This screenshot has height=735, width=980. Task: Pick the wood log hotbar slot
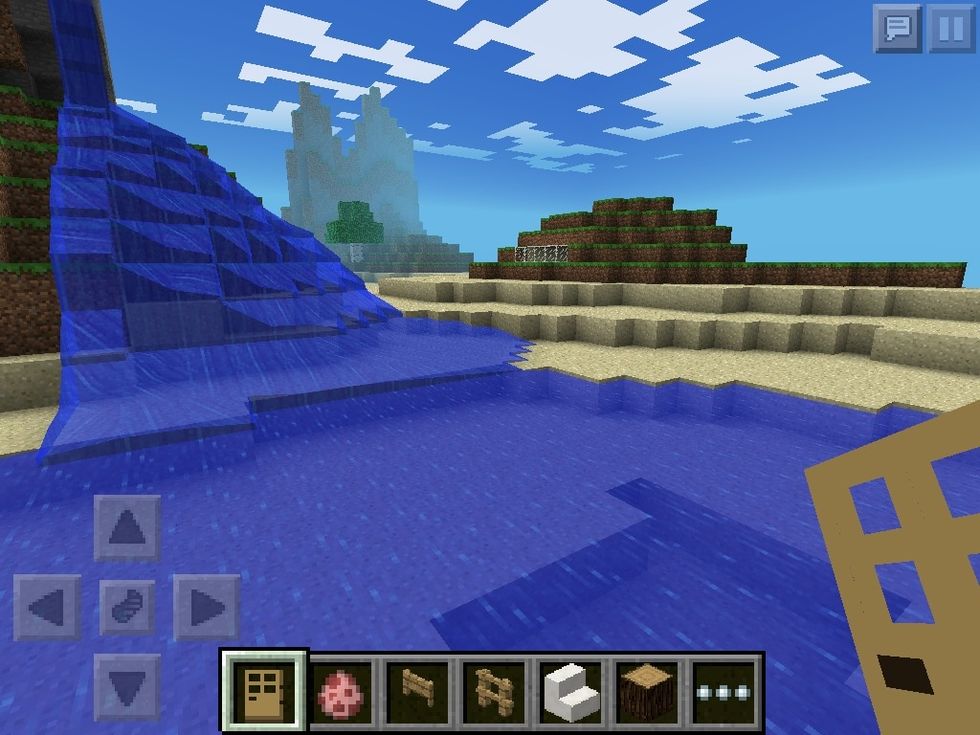[649, 691]
